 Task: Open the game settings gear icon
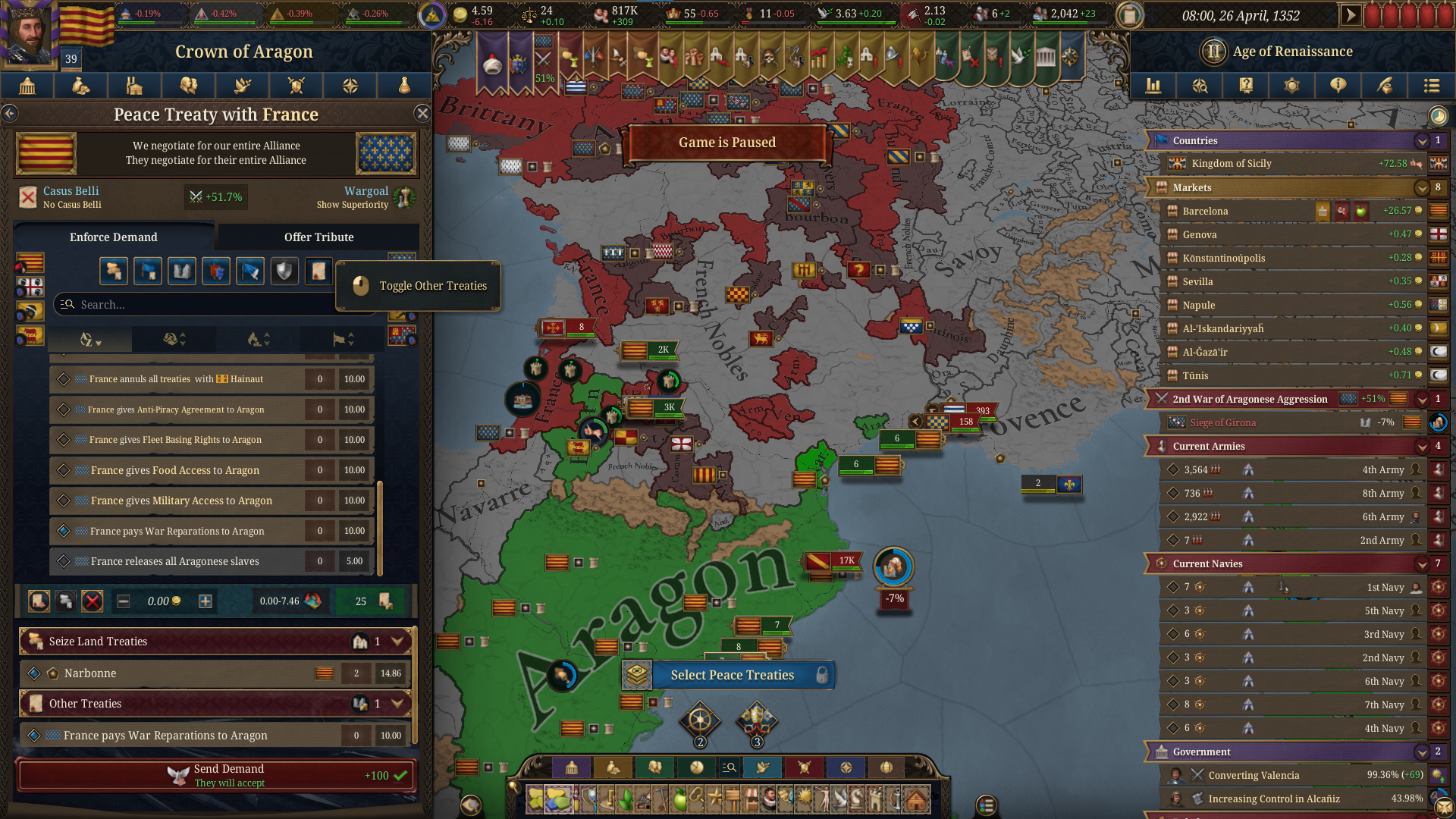coord(1292,86)
